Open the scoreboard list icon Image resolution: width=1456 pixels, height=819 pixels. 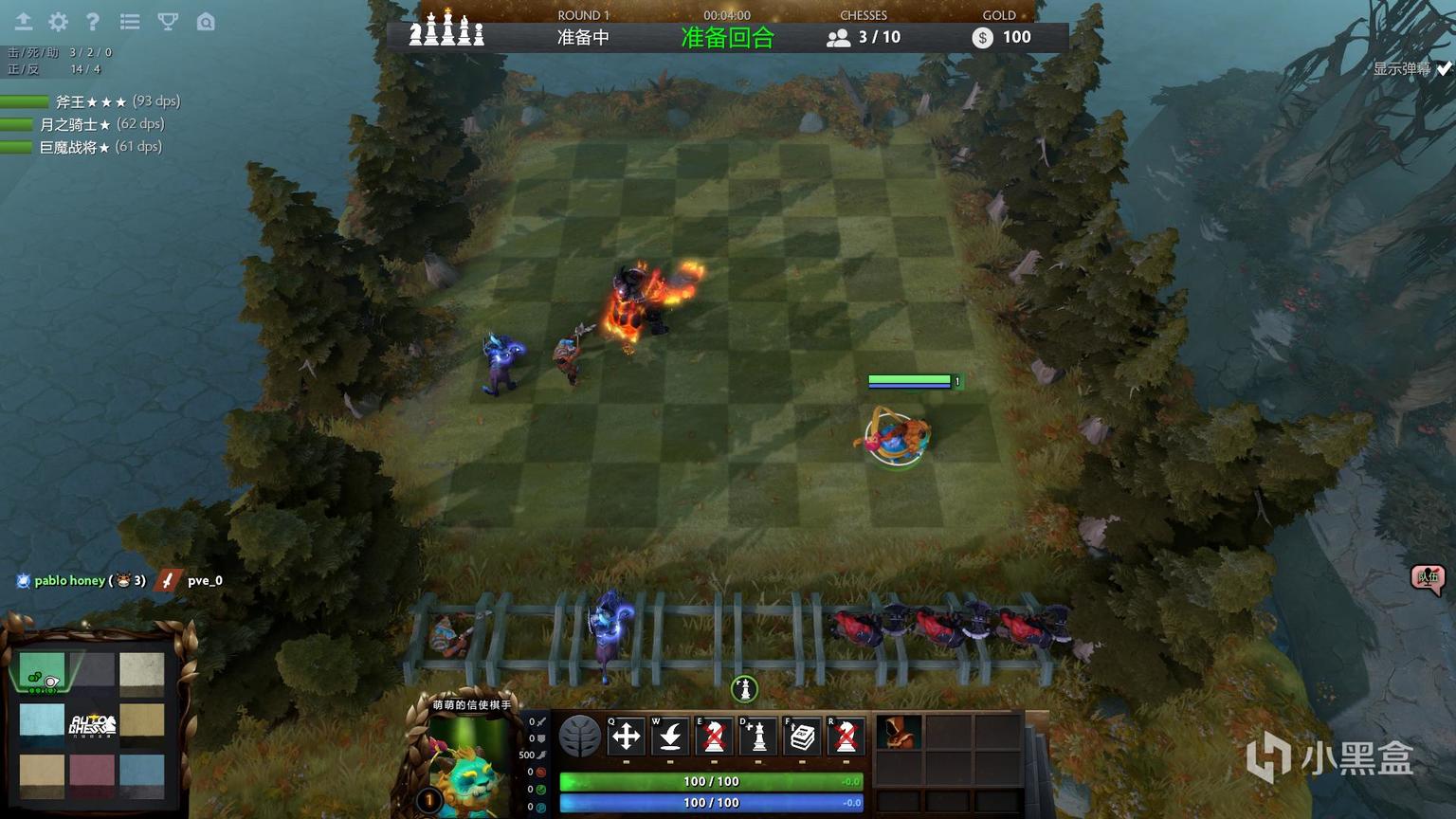pyautogui.click(x=130, y=21)
